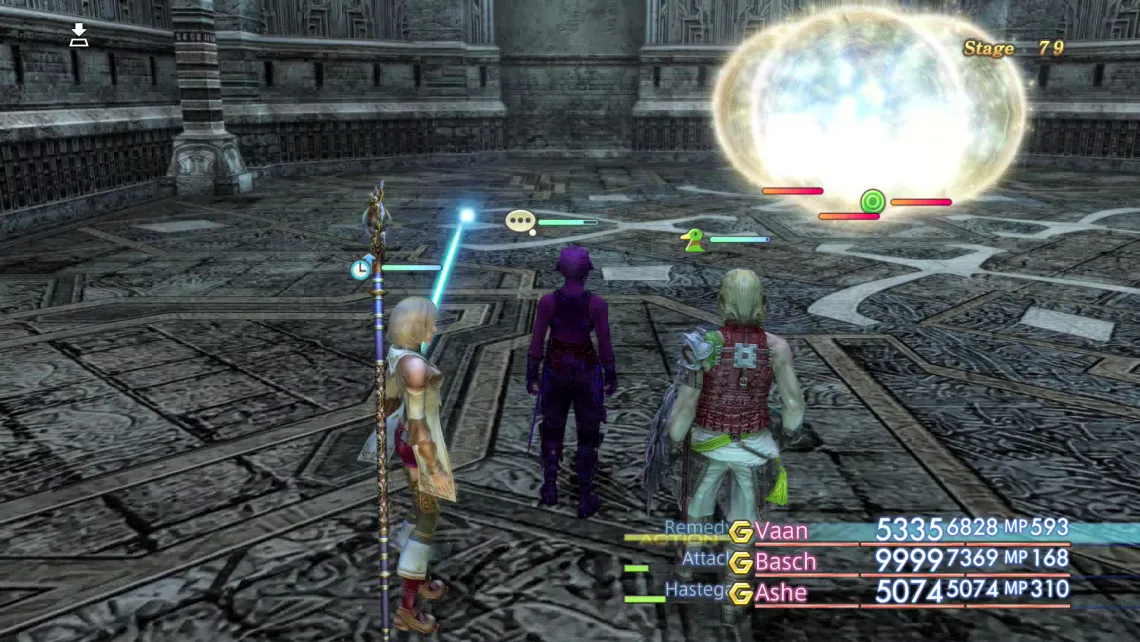Toggle the gambit icon beside Ashe
The height and width of the screenshot is (642, 1140).
click(x=740, y=593)
